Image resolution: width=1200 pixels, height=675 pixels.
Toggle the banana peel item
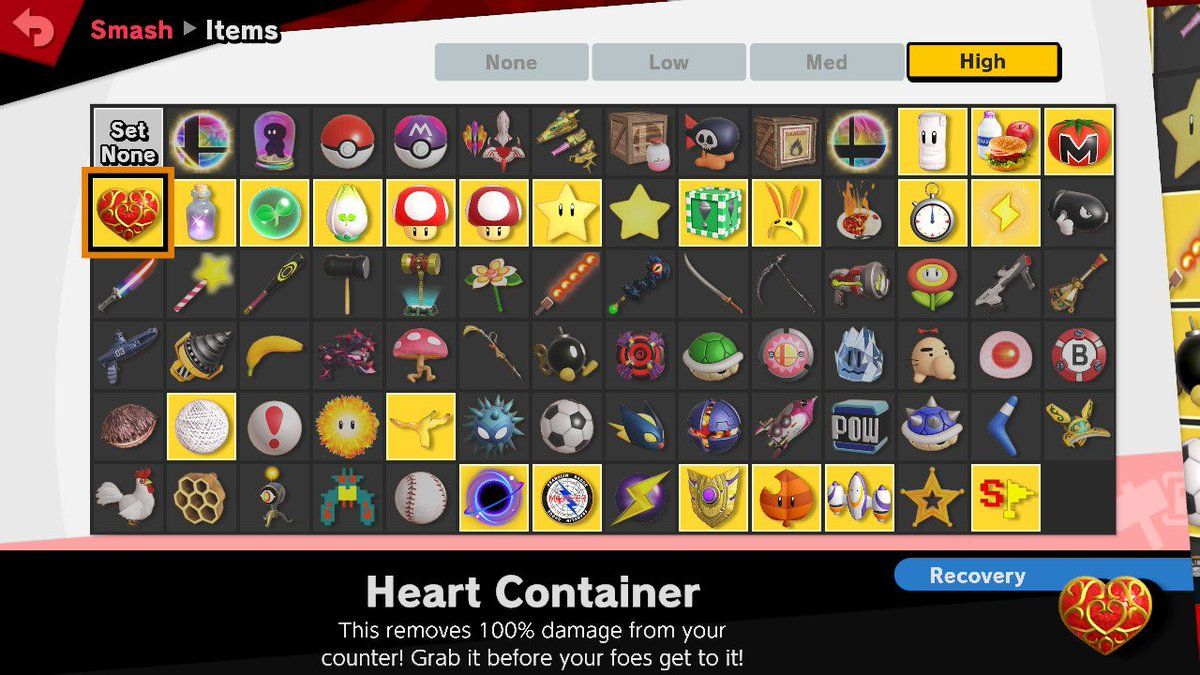(274, 356)
